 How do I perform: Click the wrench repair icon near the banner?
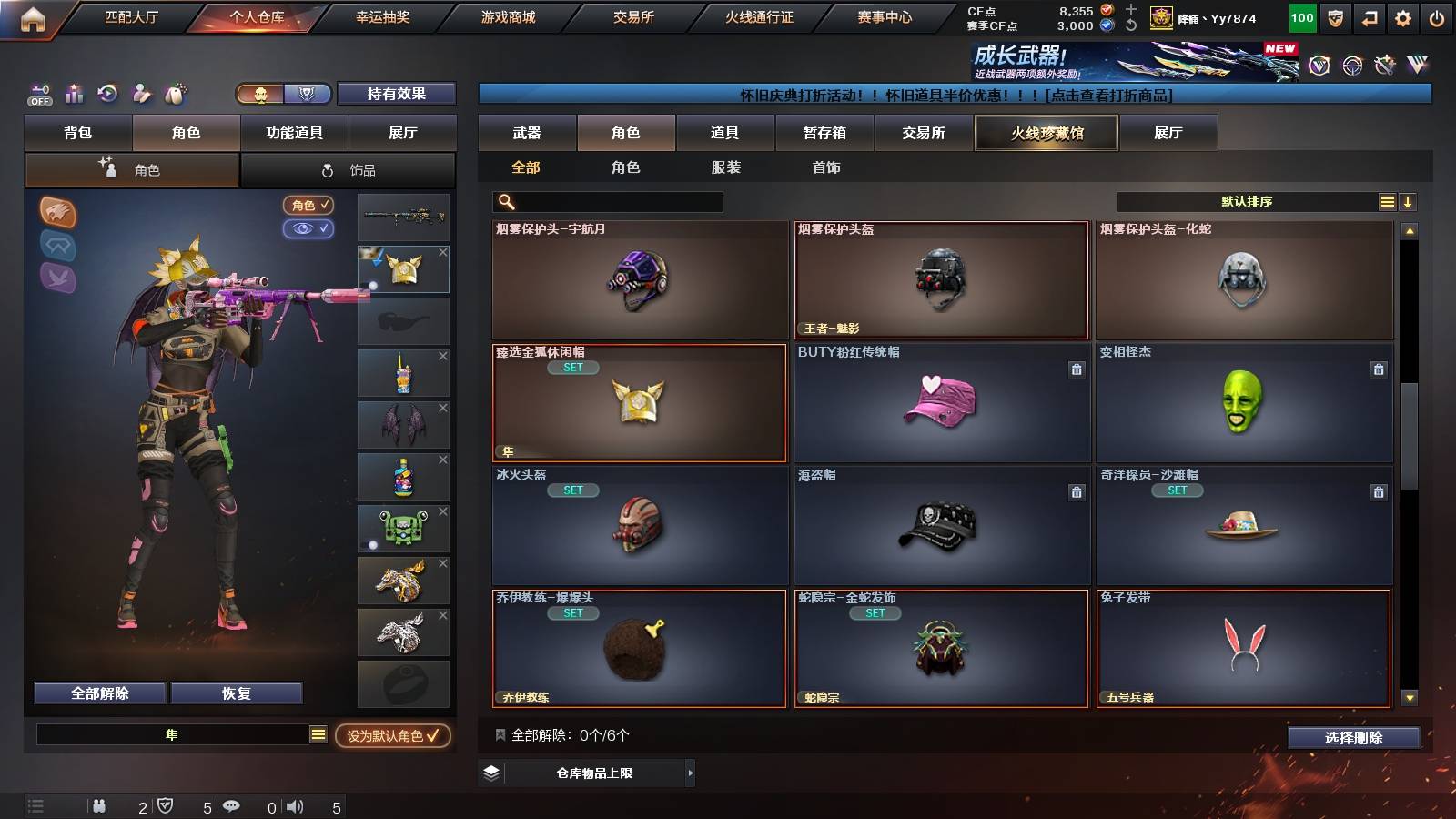coord(1382,64)
